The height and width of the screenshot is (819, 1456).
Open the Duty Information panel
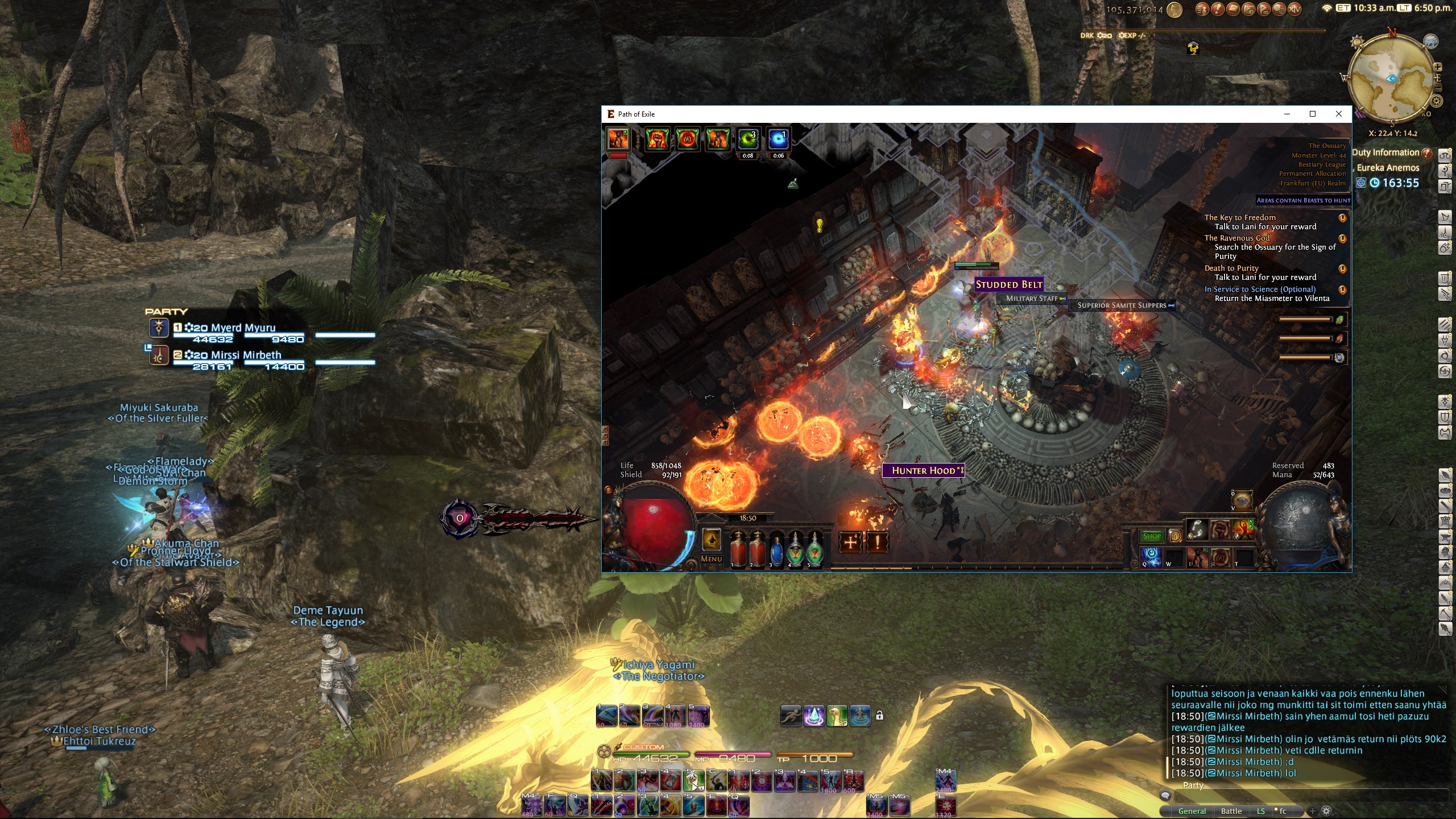pyautogui.click(x=1385, y=152)
